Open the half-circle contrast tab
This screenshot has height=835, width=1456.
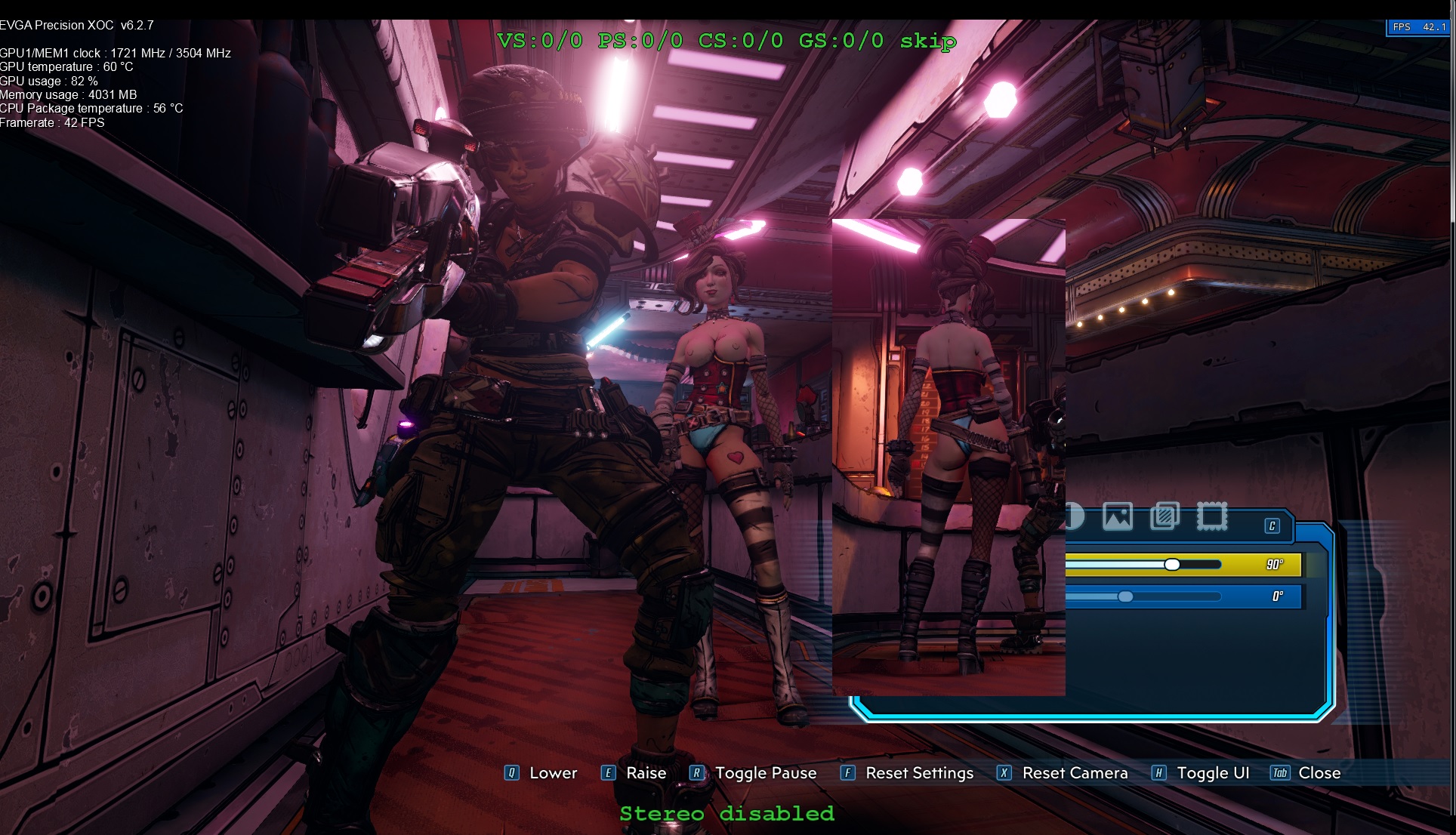[x=1075, y=517]
